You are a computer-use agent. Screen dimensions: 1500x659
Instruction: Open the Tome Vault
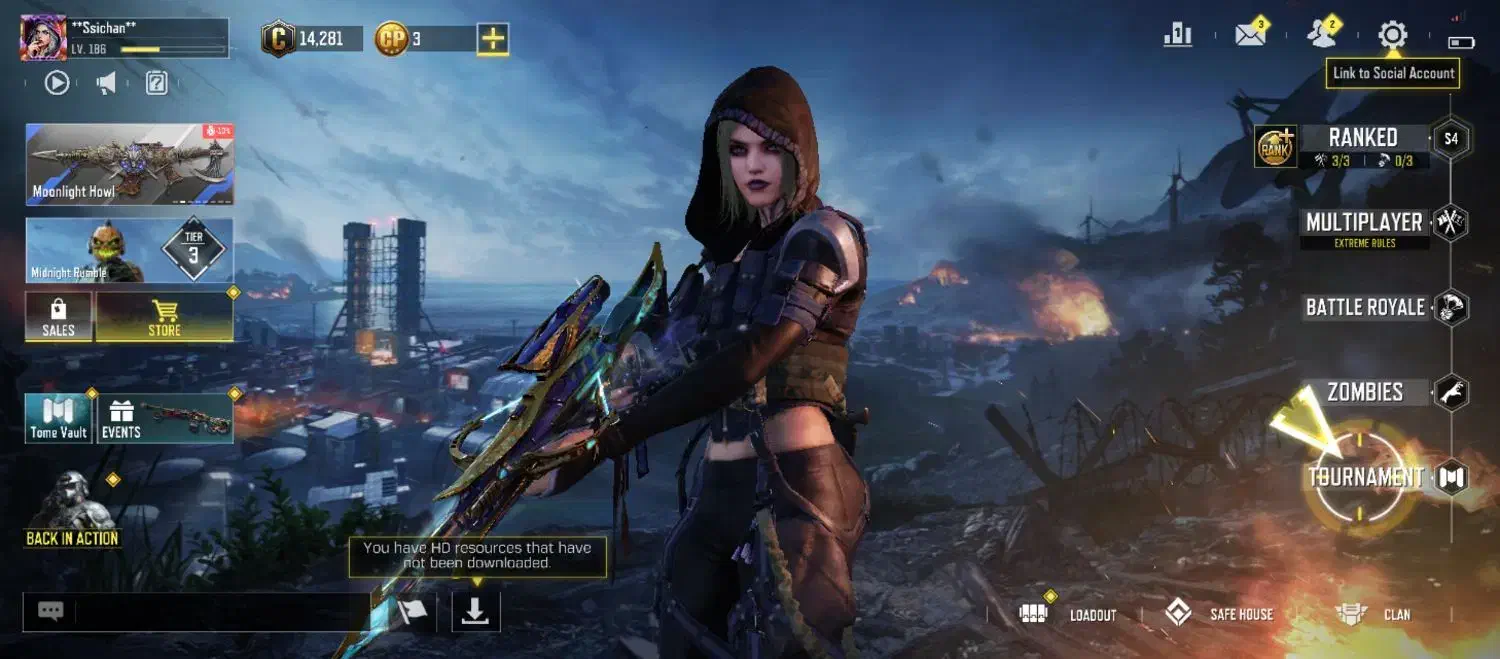click(x=58, y=418)
